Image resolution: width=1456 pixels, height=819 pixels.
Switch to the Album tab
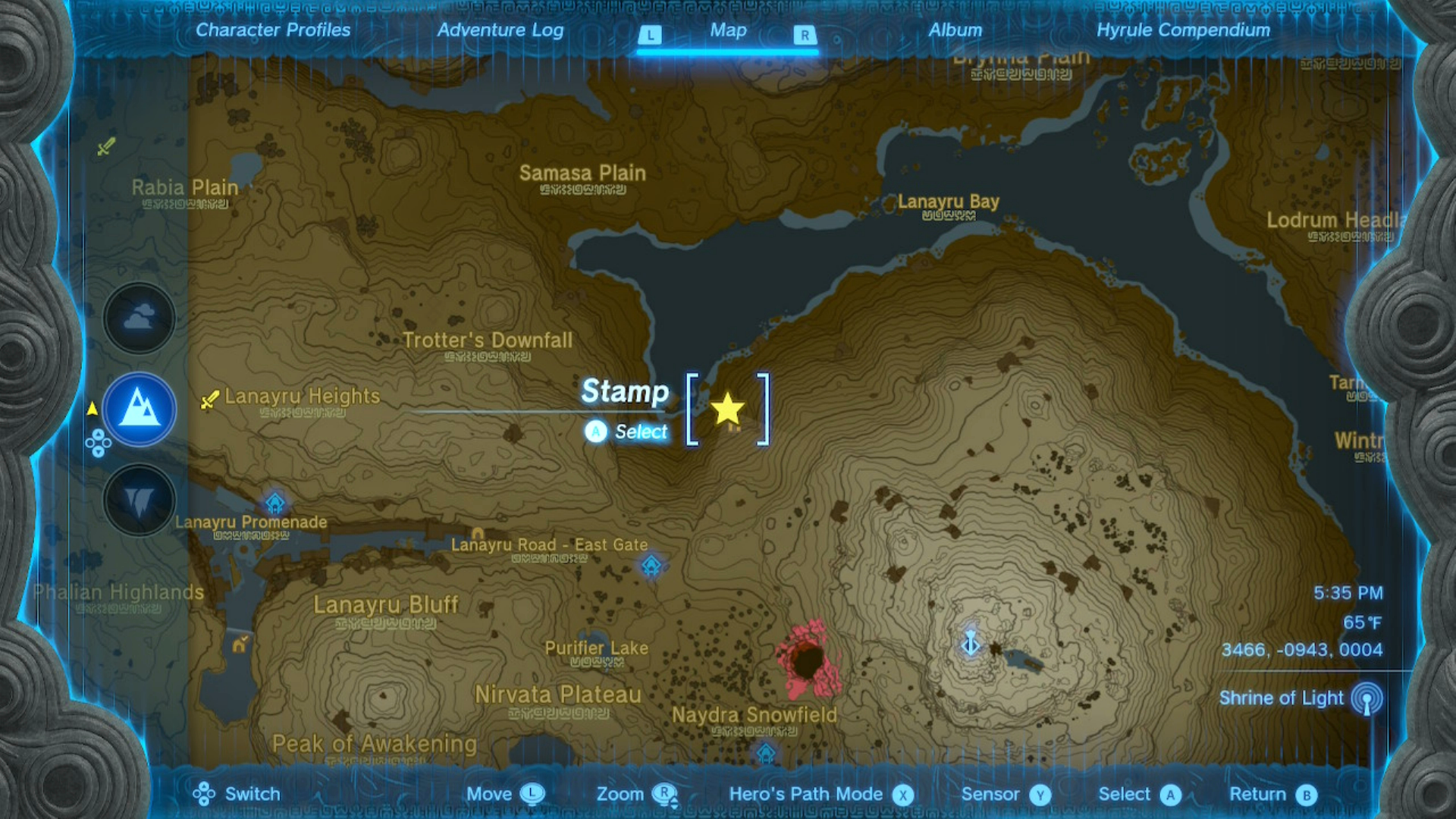(x=955, y=30)
